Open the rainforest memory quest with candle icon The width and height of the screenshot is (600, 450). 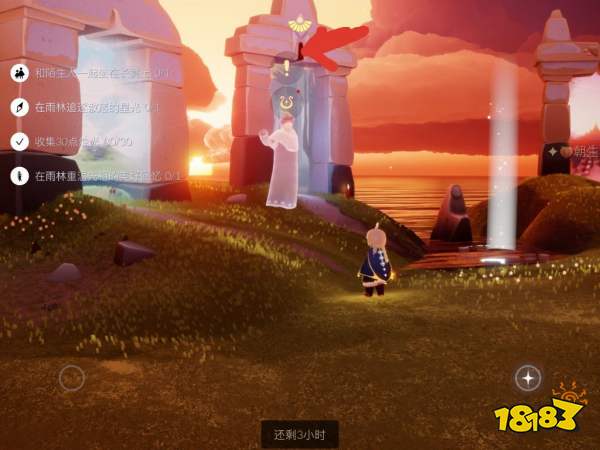19,175
